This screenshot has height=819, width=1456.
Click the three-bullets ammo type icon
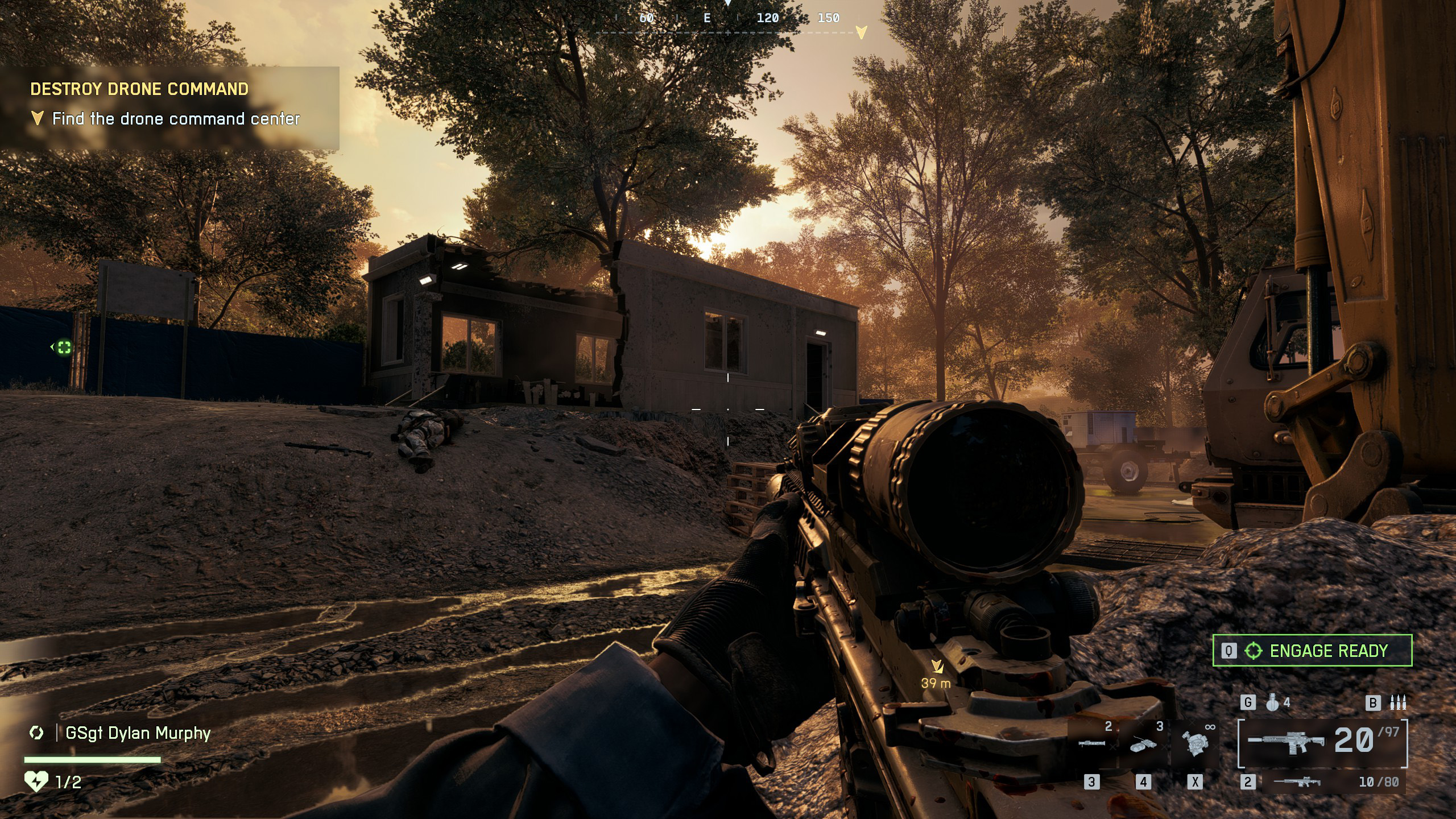pyautogui.click(x=1398, y=703)
